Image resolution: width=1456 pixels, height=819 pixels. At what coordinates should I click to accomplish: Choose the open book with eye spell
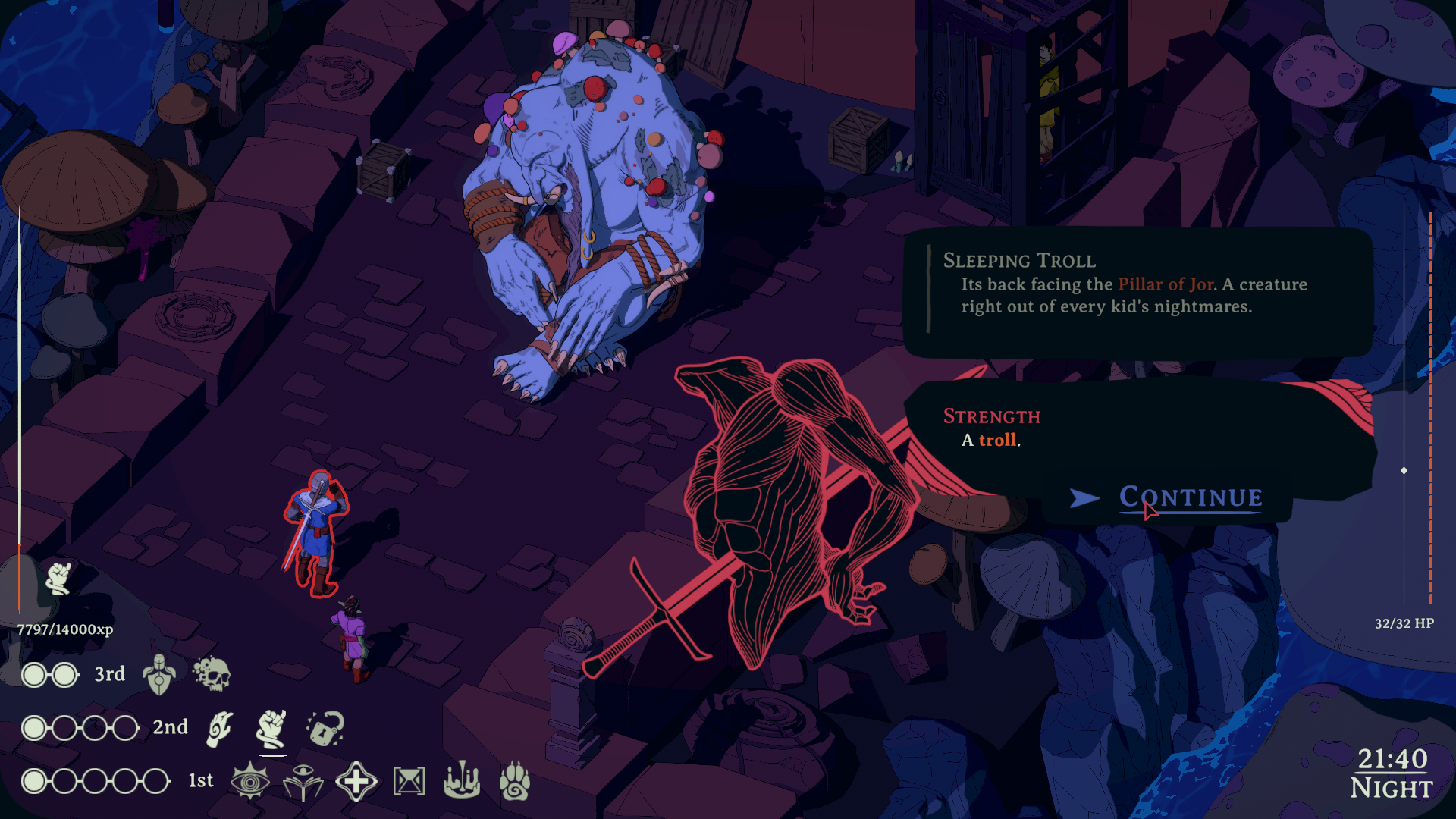pyautogui.click(x=303, y=782)
